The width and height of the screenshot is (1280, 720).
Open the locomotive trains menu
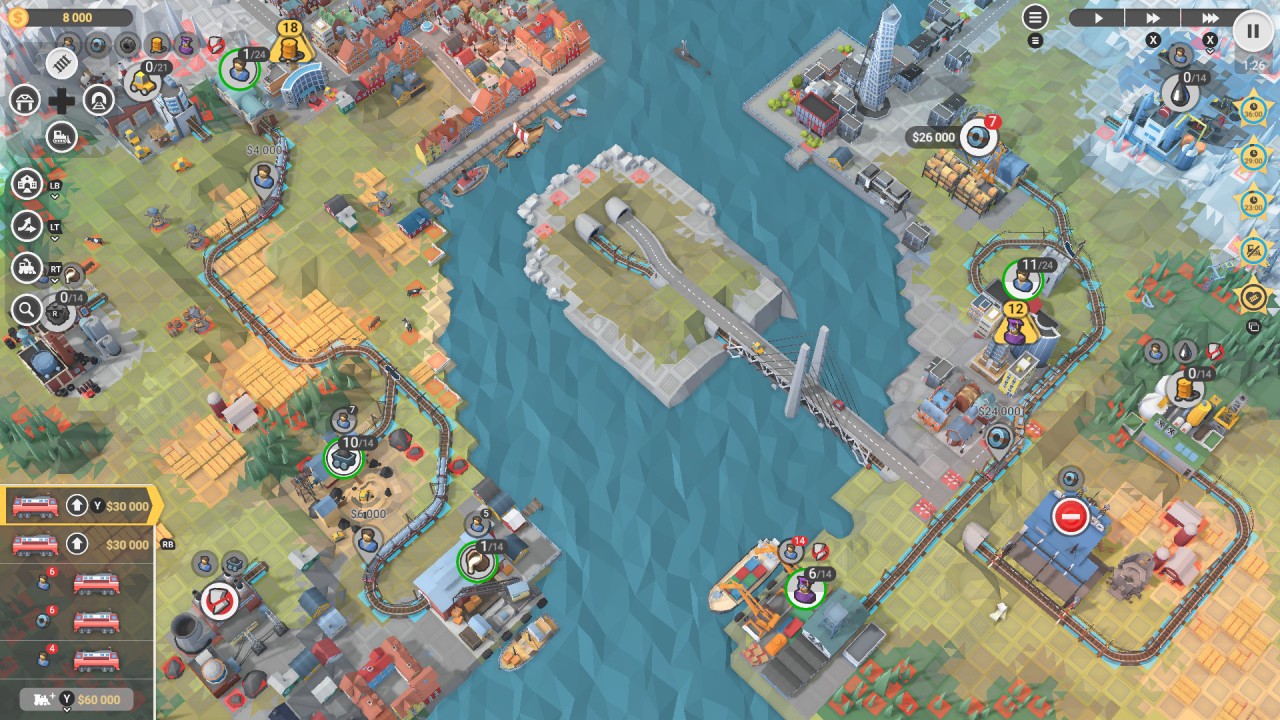coord(27,268)
